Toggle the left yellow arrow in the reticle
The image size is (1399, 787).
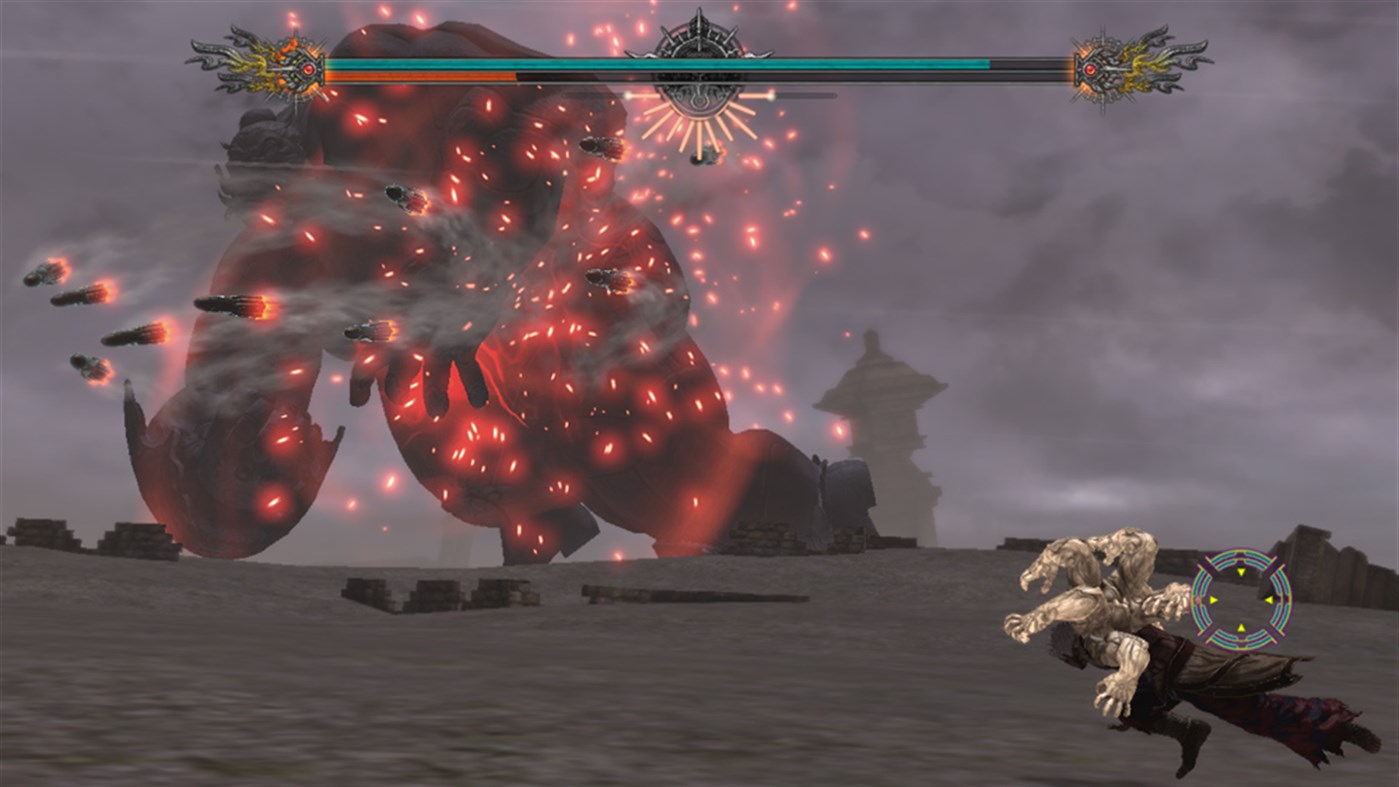click(1213, 600)
